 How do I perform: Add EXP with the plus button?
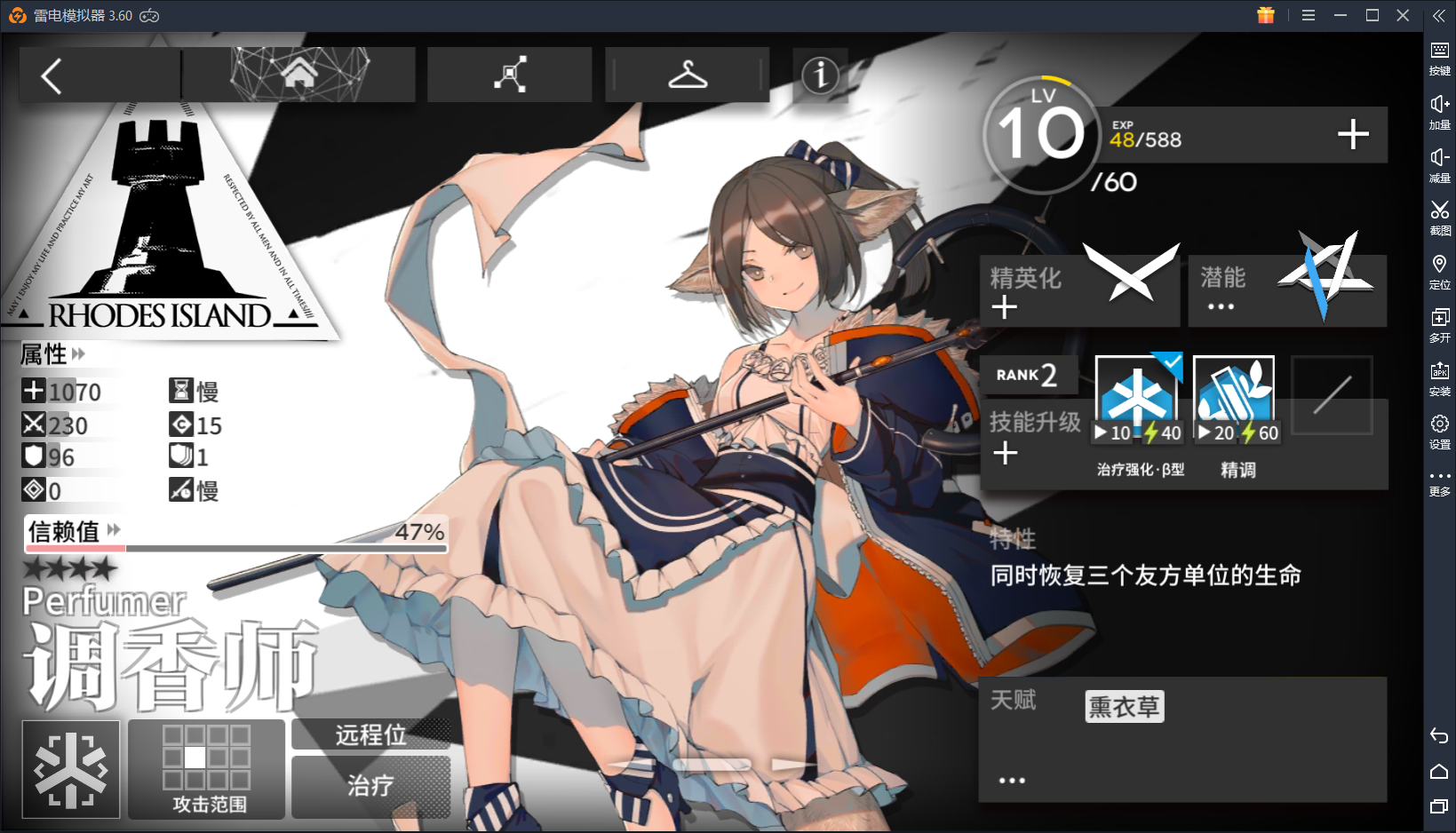(x=1353, y=135)
